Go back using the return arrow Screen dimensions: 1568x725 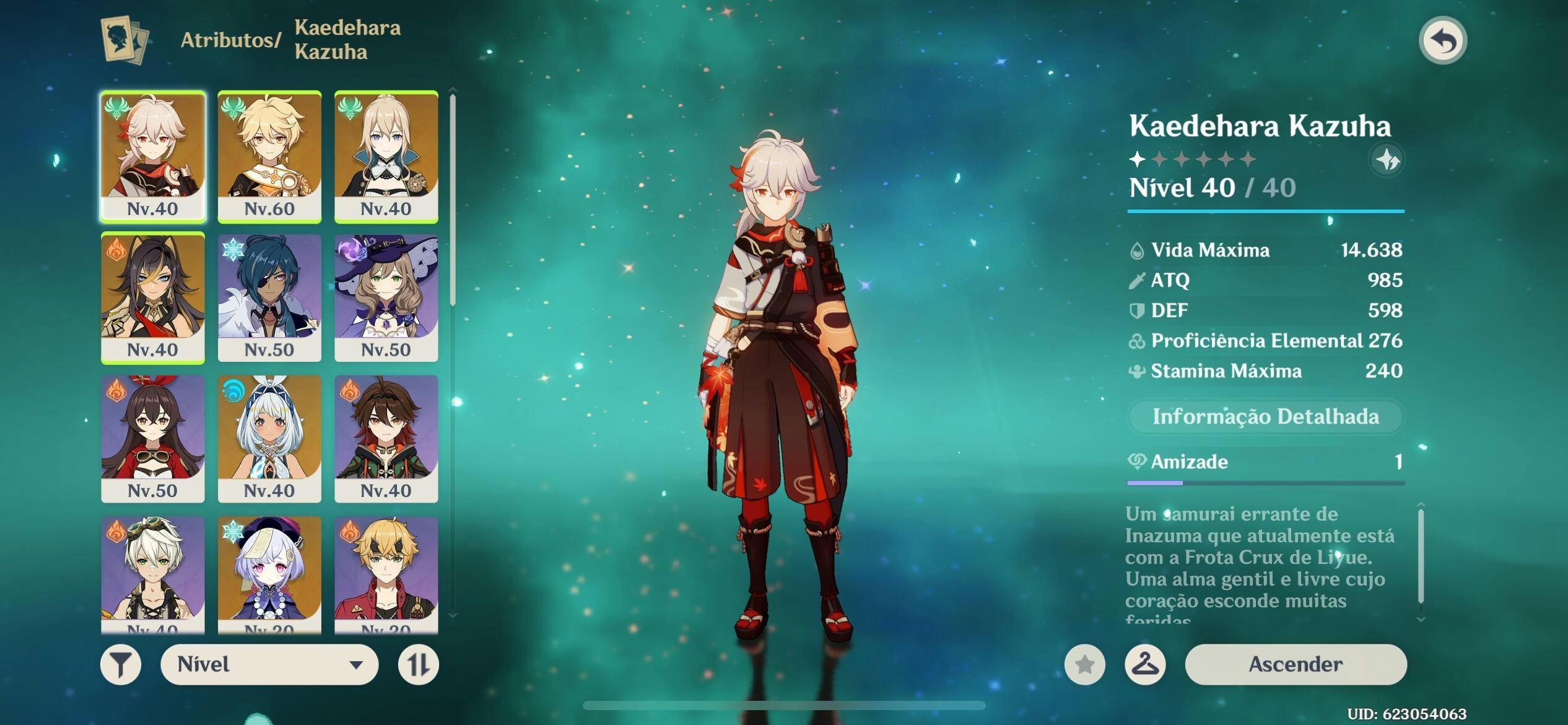[1442, 41]
